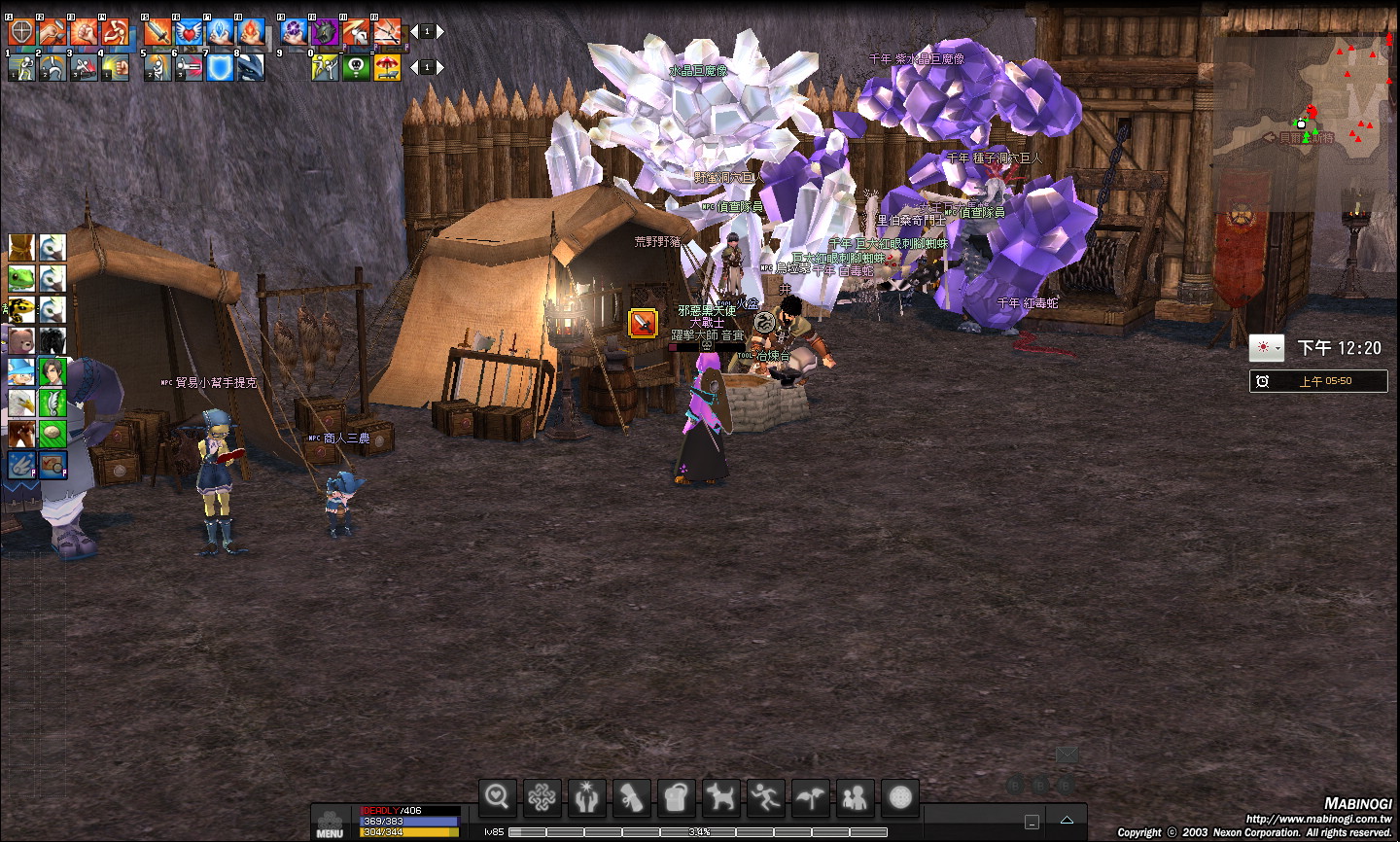Open the inventory backpack button
The height and width of the screenshot is (842, 1400).
tap(676, 798)
